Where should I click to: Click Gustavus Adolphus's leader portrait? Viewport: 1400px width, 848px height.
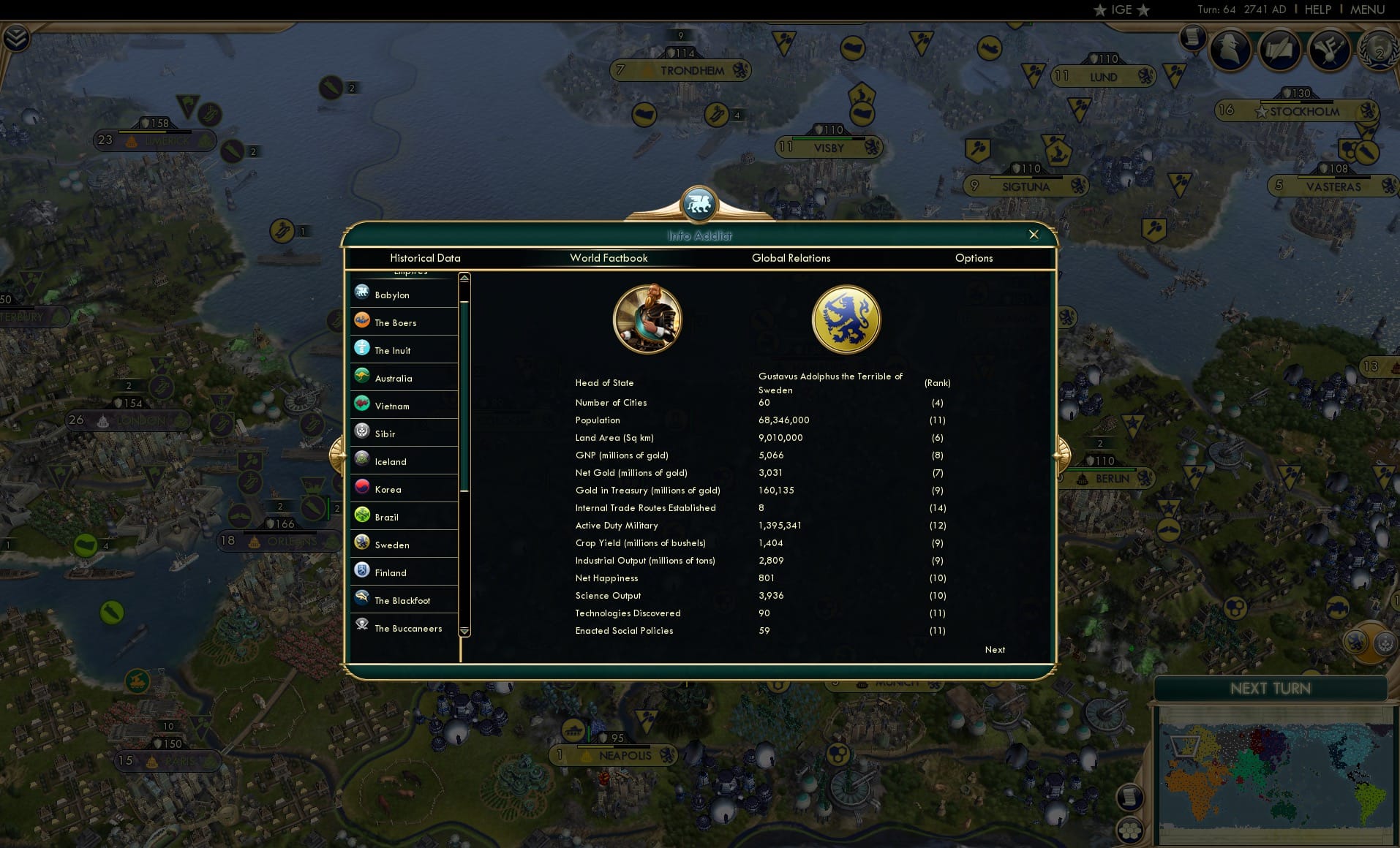[647, 319]
